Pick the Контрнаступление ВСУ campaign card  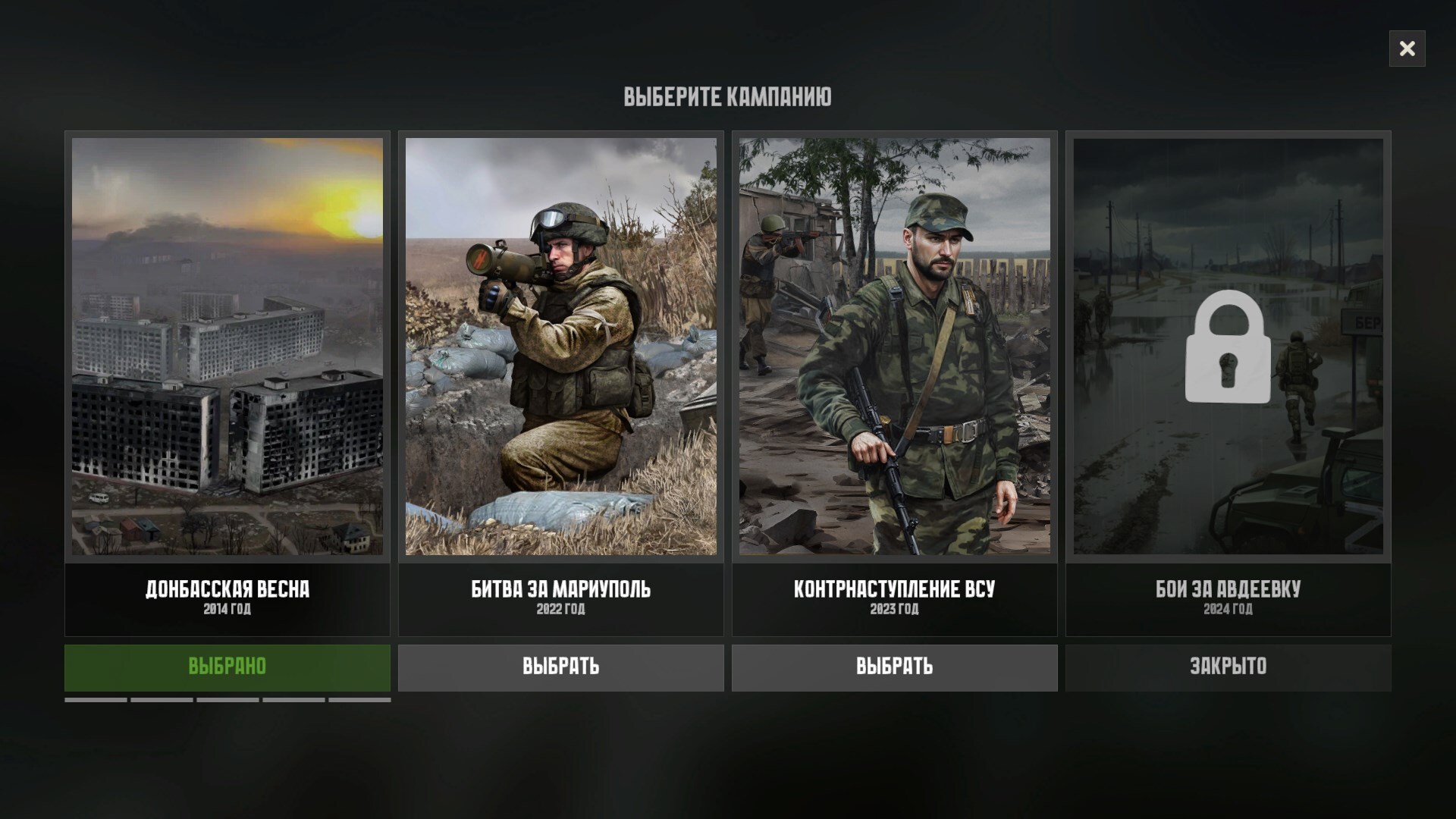point(894,346)
